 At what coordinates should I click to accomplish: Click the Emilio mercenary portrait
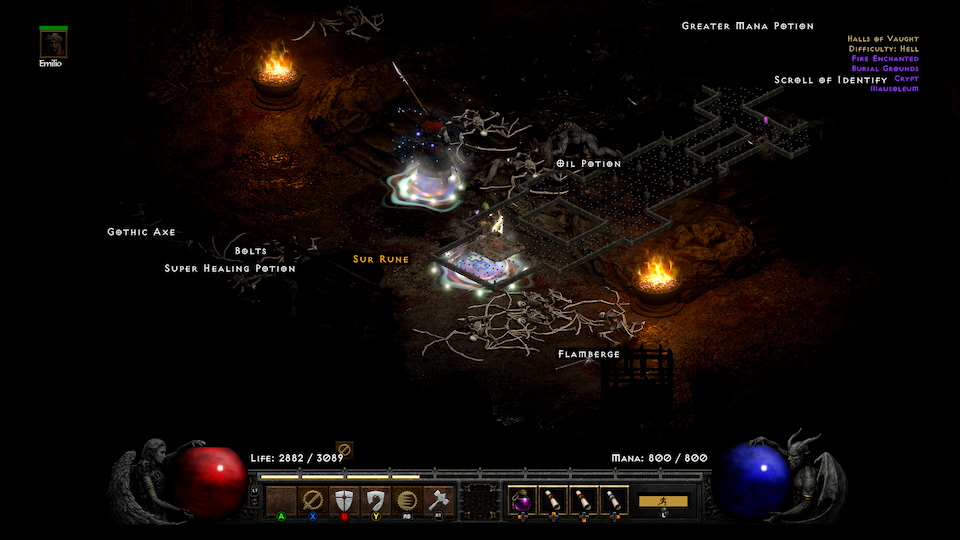54,43
